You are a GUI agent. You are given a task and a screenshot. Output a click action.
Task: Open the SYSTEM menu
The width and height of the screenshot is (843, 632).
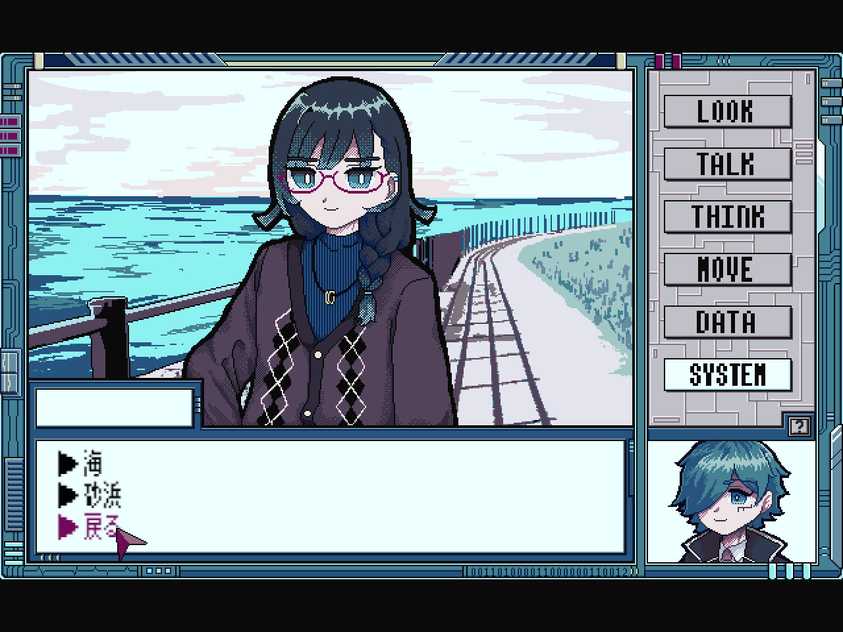click(727, 375)
